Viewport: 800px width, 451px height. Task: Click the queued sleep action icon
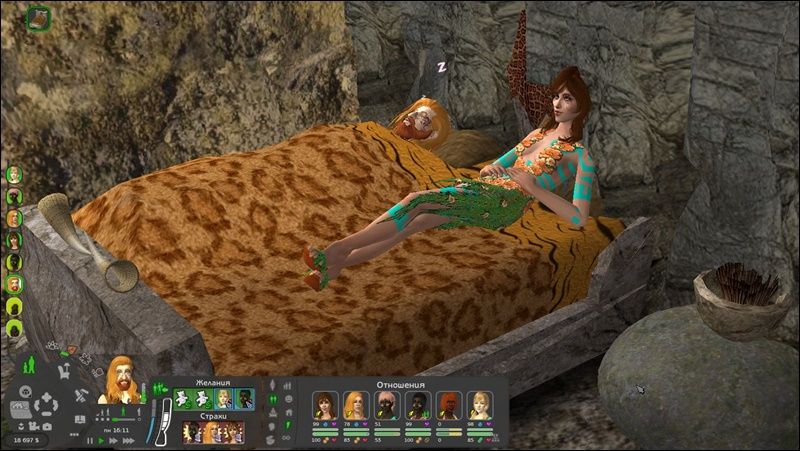tap(39, 16)
